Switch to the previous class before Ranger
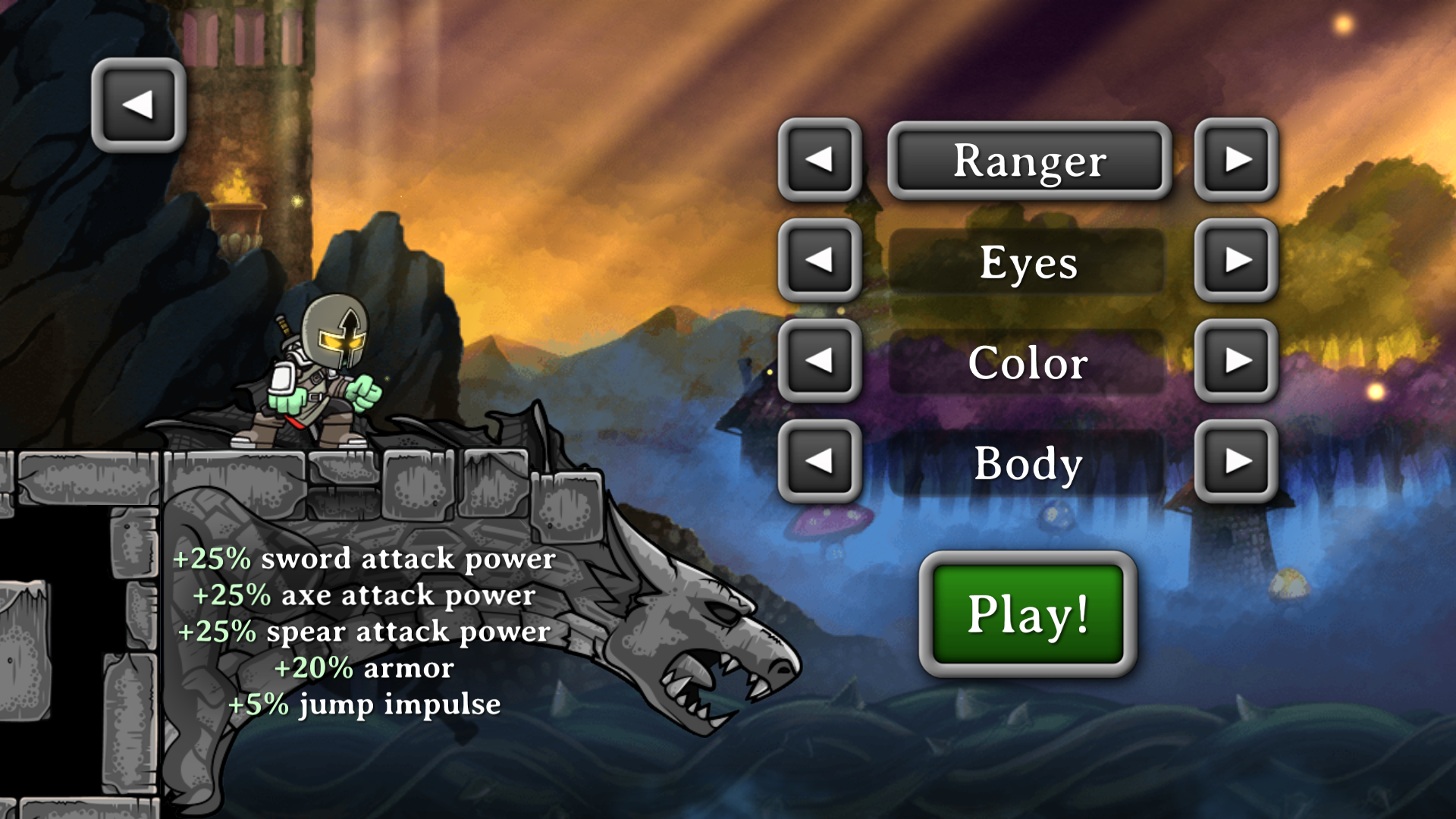This screenshot has height=819, width=1456. (x=819, y=159)
